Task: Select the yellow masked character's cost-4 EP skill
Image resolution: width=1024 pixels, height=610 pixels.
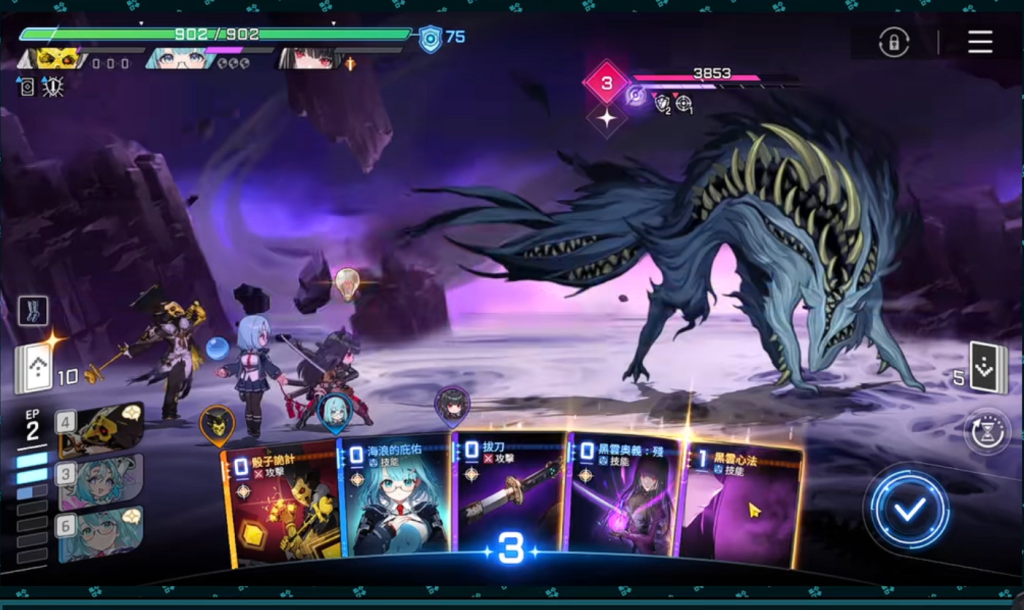Action: point(101,428)
